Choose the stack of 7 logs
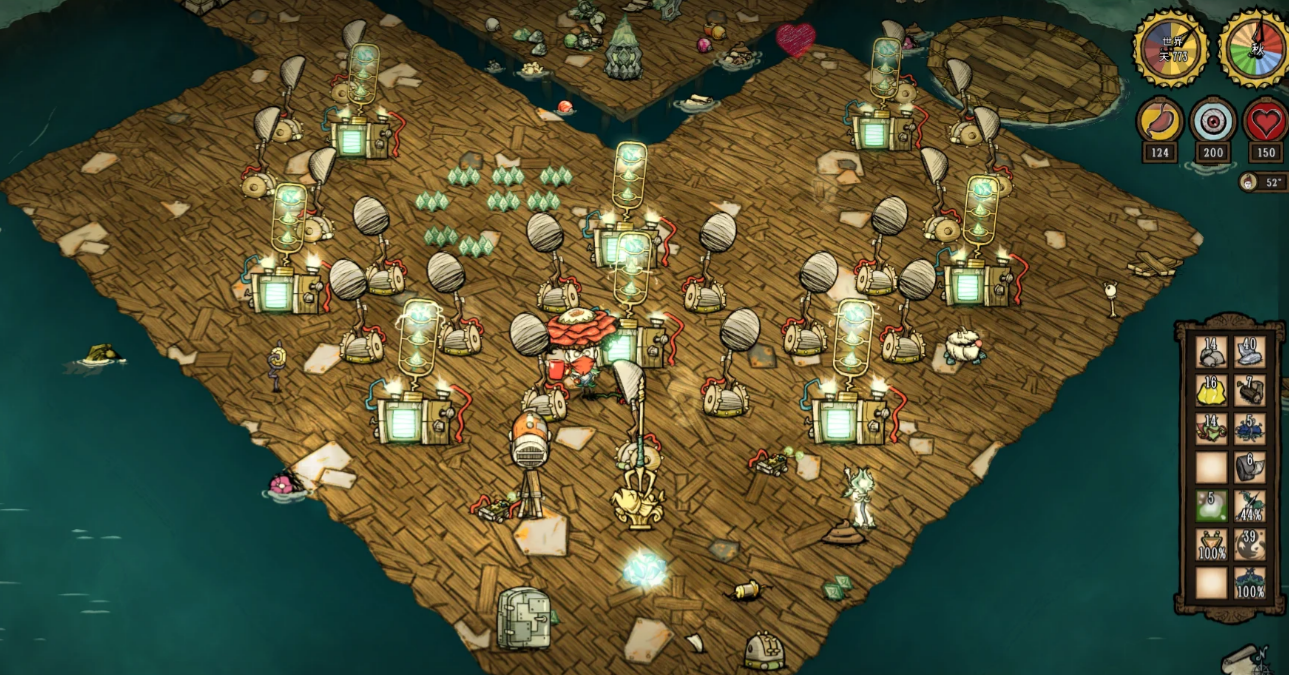Viewport: 1289px width, 675px height. pyautogui.click(x=1249, y=390)
